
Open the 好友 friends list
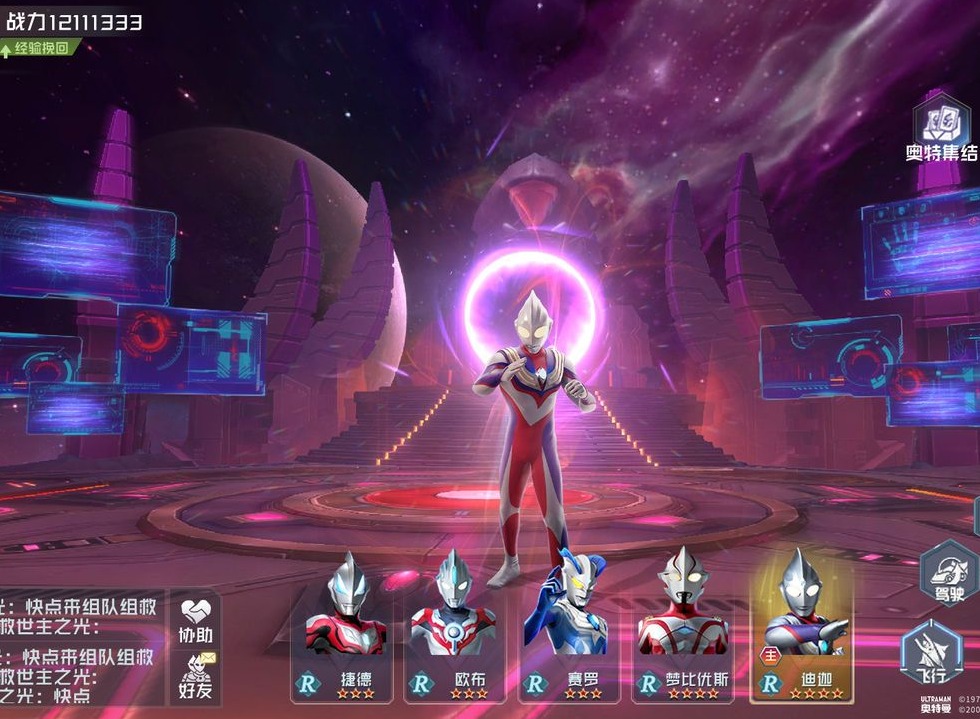pos(196,675)
